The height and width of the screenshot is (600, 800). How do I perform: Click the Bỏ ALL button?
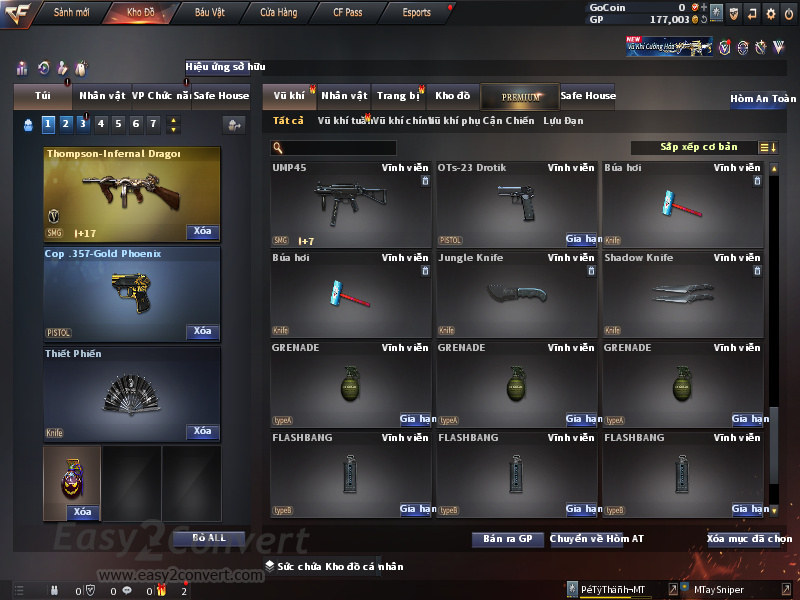(x=210, y=538)
